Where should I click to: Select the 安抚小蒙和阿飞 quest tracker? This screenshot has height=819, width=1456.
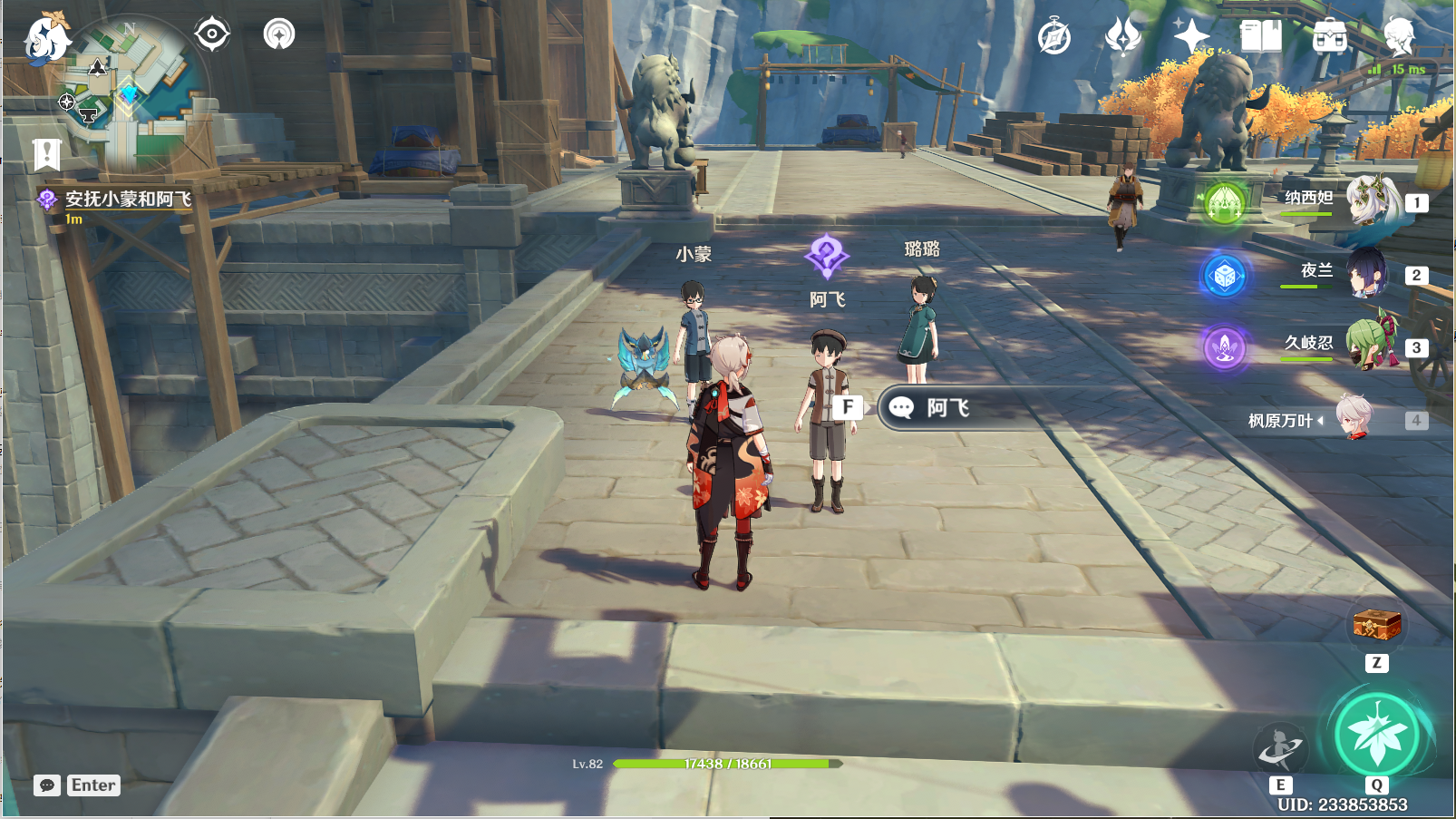[127, 200]
